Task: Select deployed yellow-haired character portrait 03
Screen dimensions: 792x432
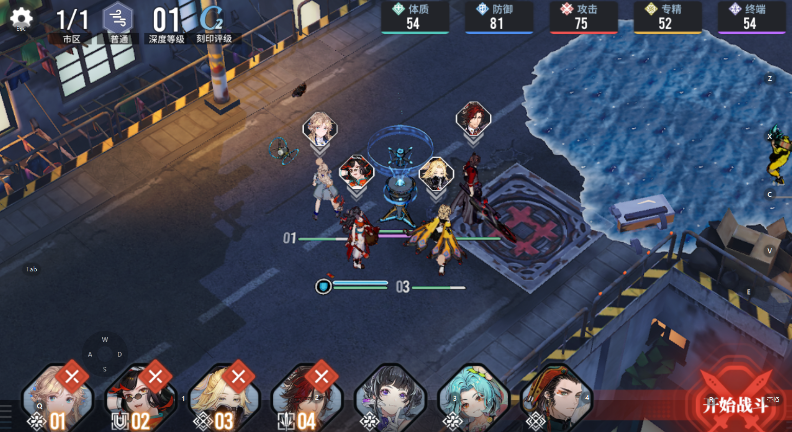Action: pos(223,397)
